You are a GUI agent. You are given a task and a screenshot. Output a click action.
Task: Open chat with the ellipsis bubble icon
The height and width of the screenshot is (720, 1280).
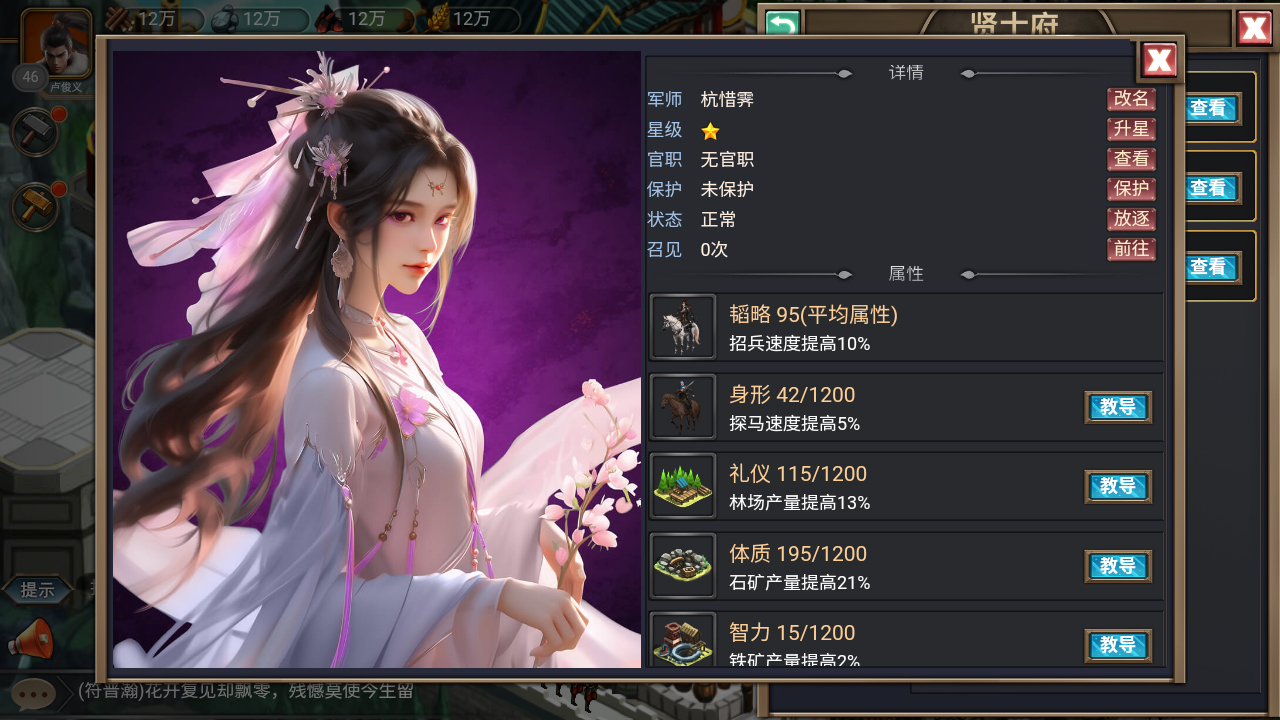[x=34, y=693]
